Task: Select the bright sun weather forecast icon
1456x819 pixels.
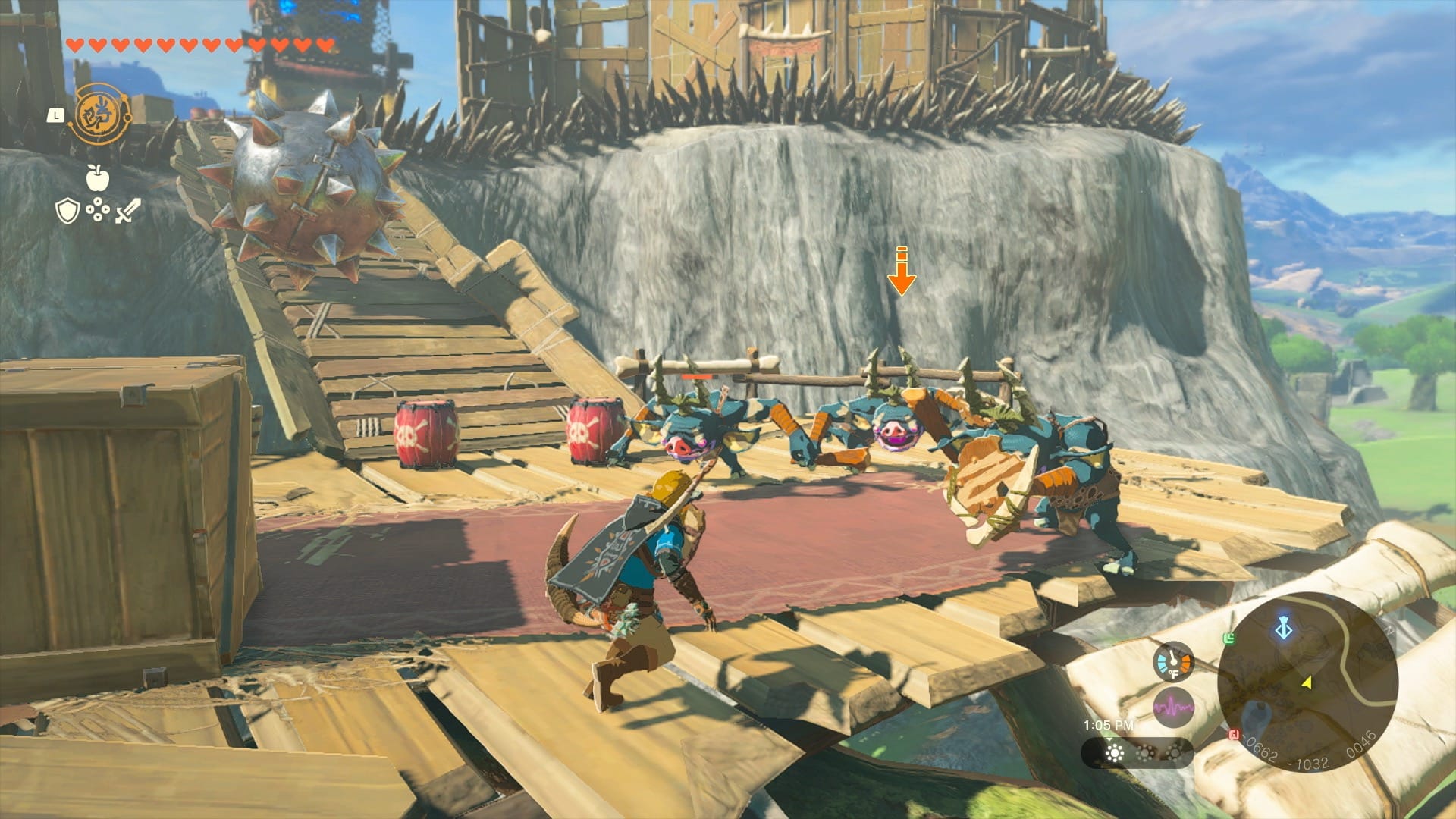Action: [1114, 753]
